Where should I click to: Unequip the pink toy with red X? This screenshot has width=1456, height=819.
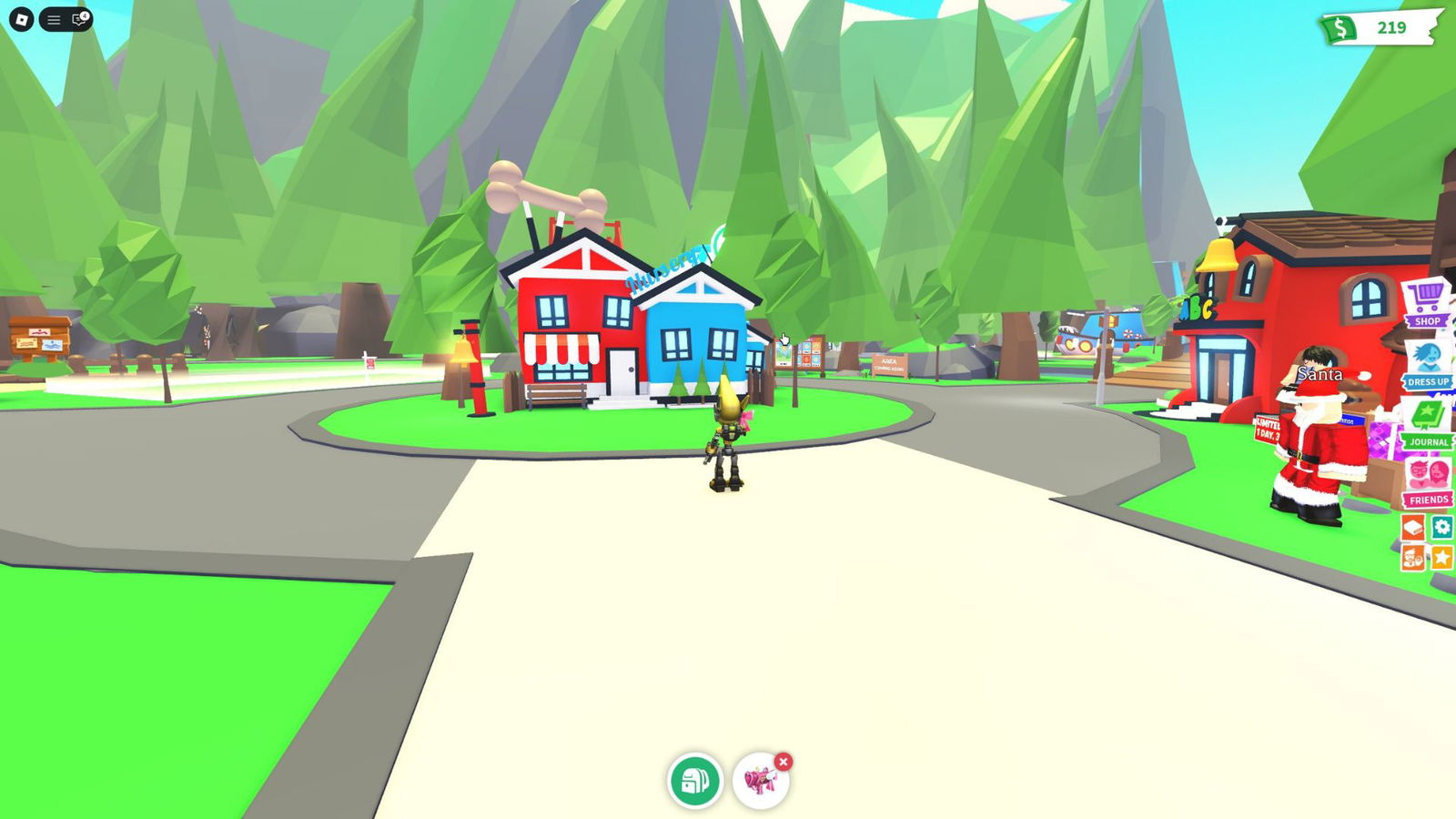(x=784, y=762)
